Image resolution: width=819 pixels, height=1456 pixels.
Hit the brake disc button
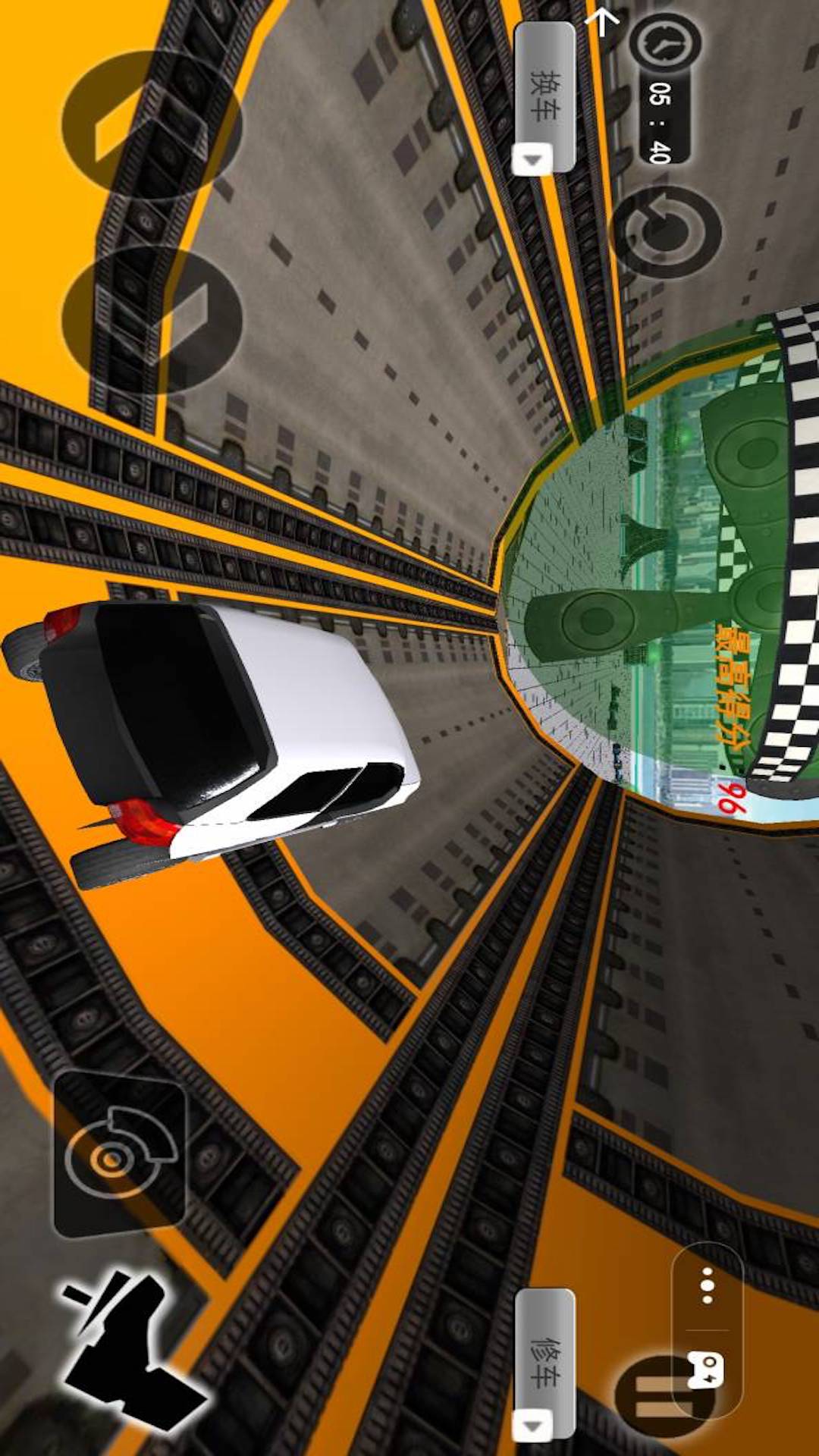pyautogui.click(x=119, y=1153)
